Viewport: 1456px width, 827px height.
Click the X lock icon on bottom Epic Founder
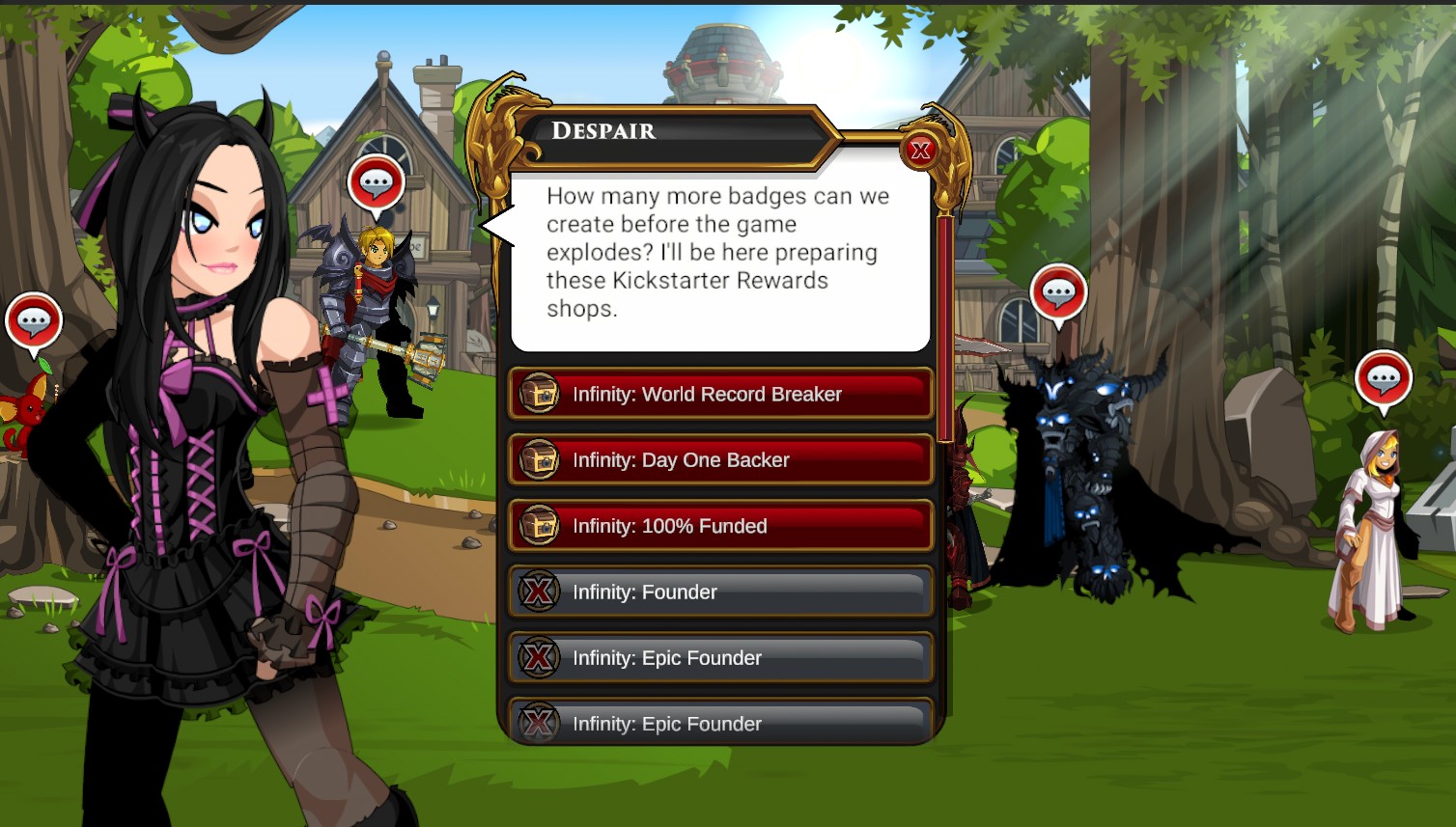click(539, 722)
